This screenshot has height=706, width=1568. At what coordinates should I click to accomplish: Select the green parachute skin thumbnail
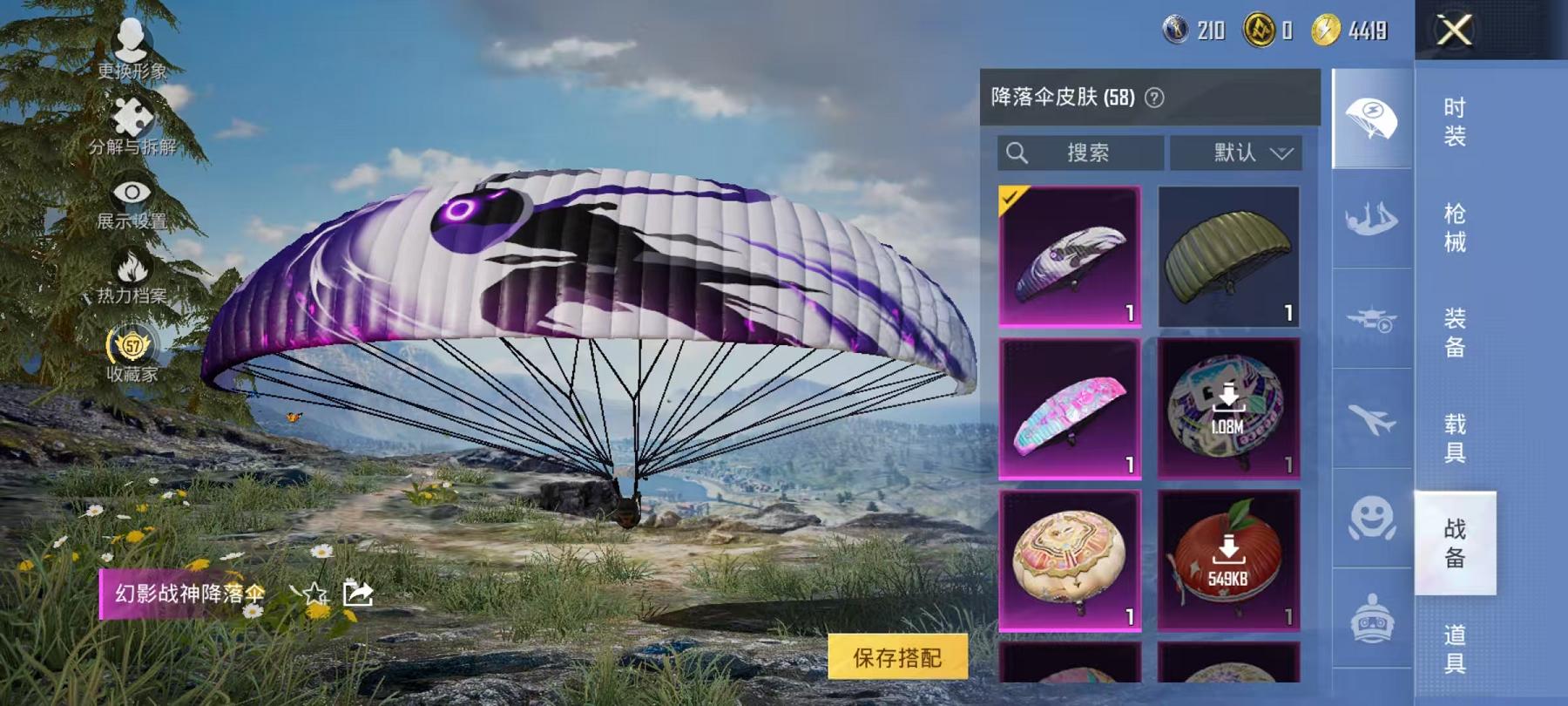click(x=1227, y=255)
